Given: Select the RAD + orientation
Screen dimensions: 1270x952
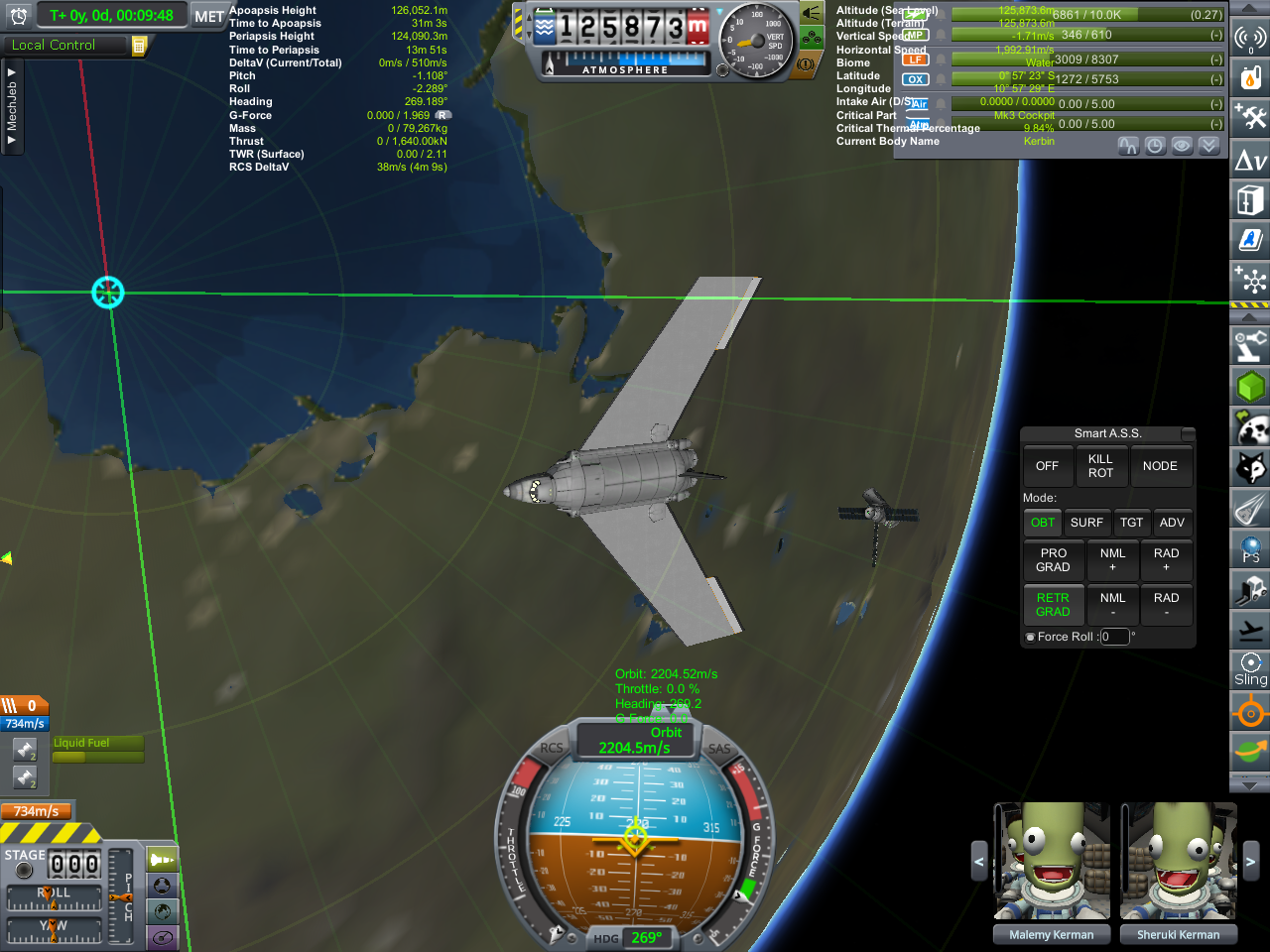Looking at the screenshot, I should (1166, 560).
